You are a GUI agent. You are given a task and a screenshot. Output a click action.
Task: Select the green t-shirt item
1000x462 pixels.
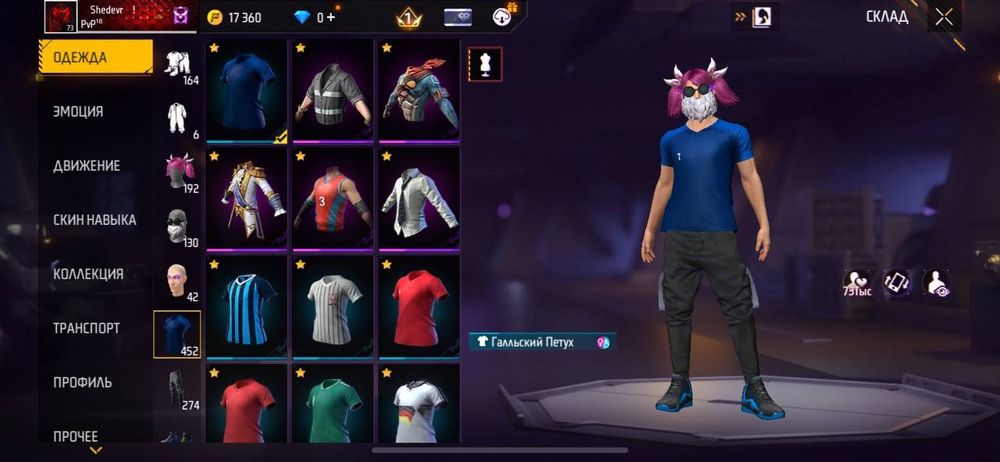point(334,408)
